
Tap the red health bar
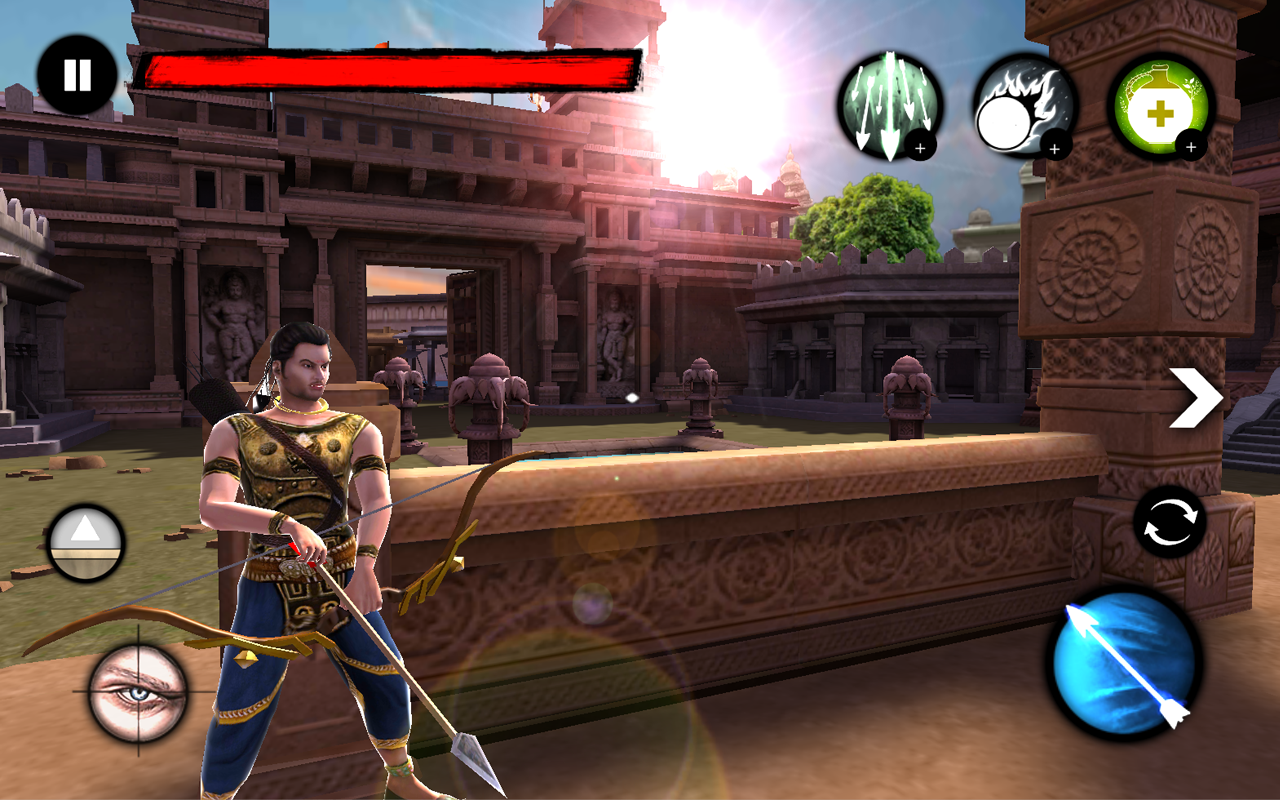click(x=390, y=68)
